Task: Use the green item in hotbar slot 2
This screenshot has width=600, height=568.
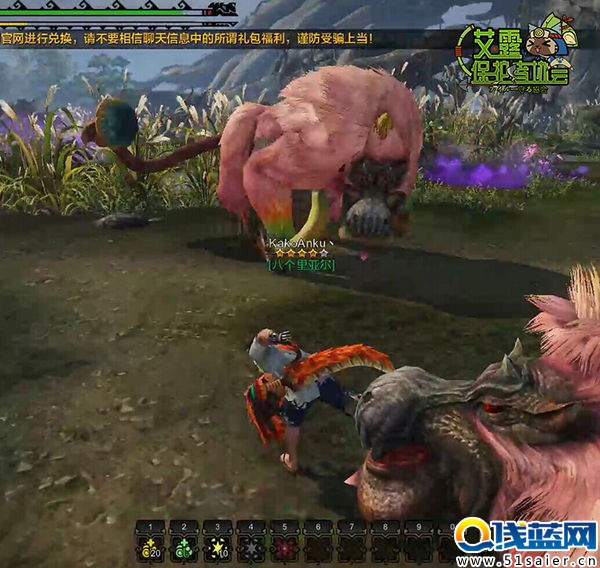Action: [x=182, y=546]
